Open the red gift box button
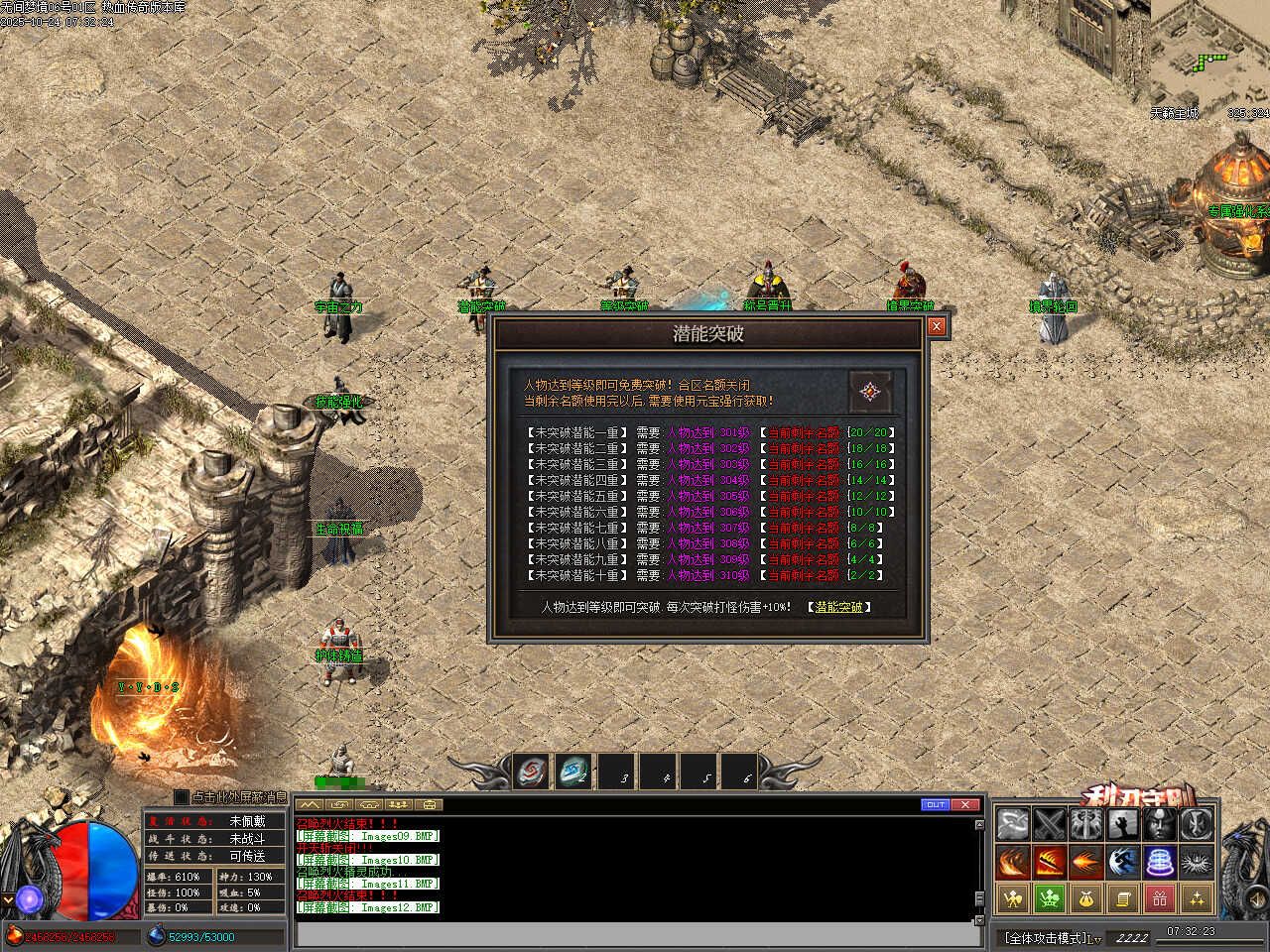This screenshot has width=1270, height=952. [x=1160, y=898]
